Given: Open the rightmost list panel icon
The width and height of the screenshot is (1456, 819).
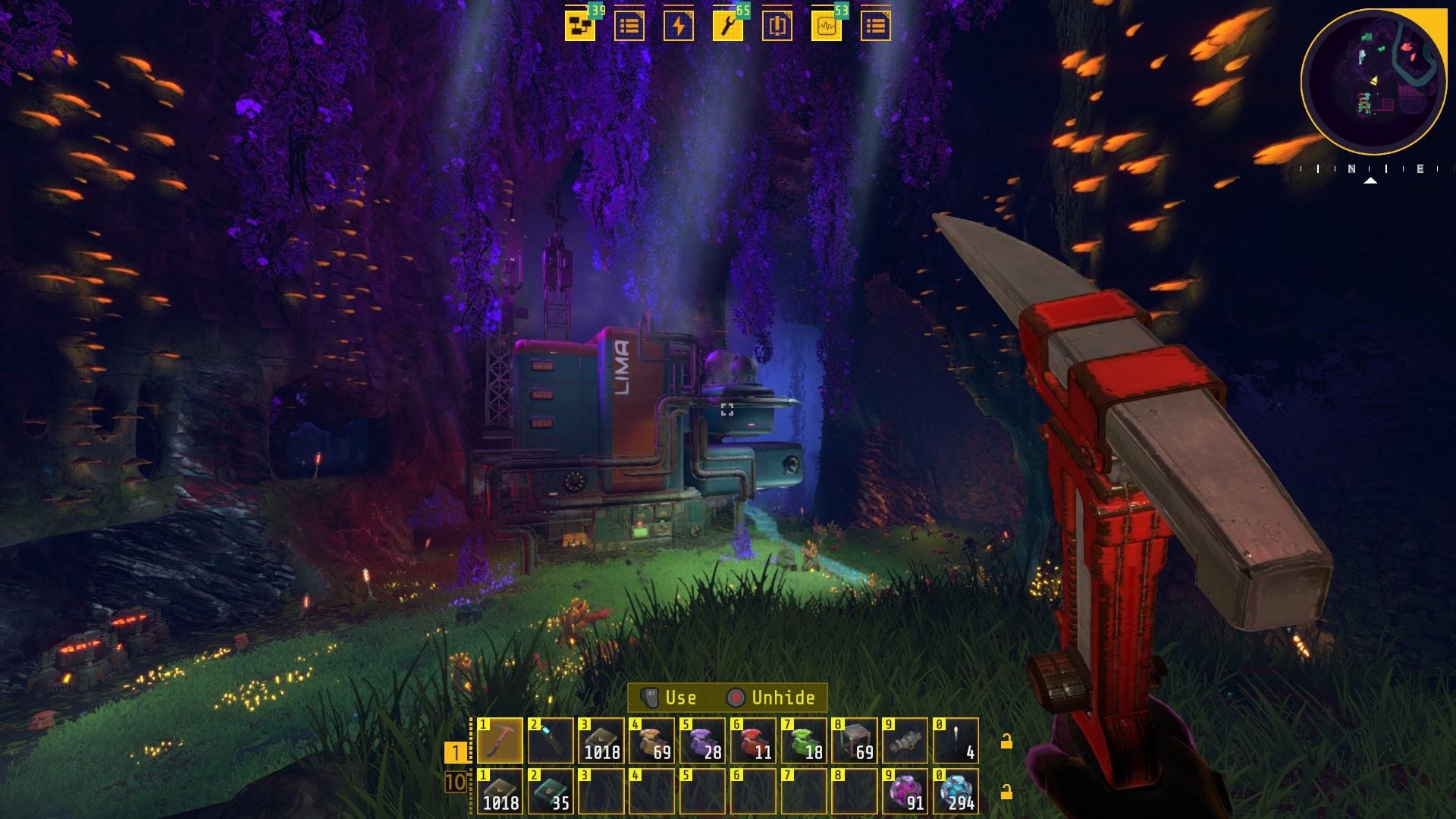Looking at the screenshot, I should point(876,25).
